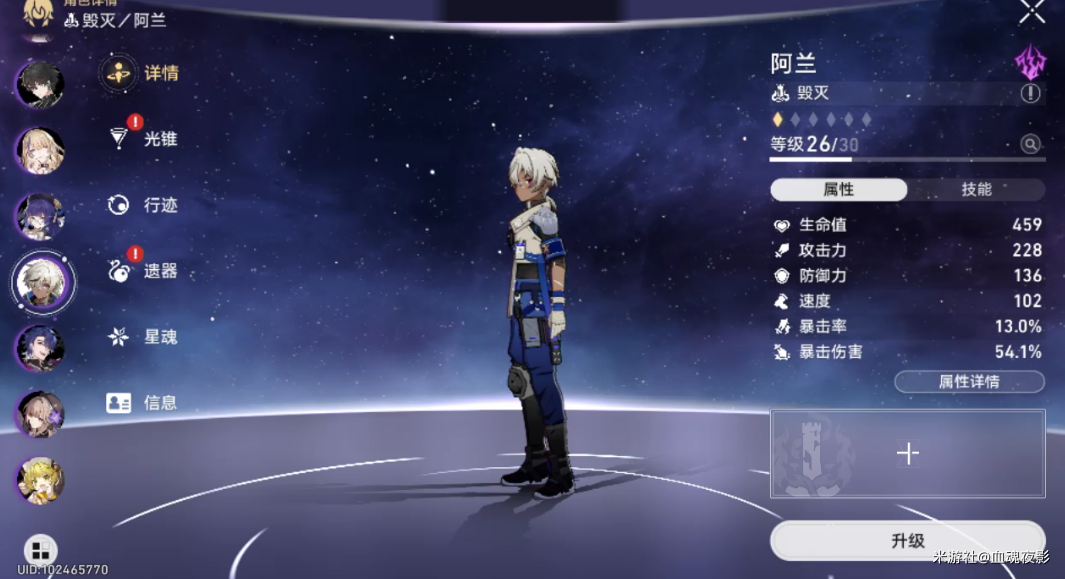Select the 属性 attributes tab
Screen dimensions: 1065x579
tap(838, 190)
